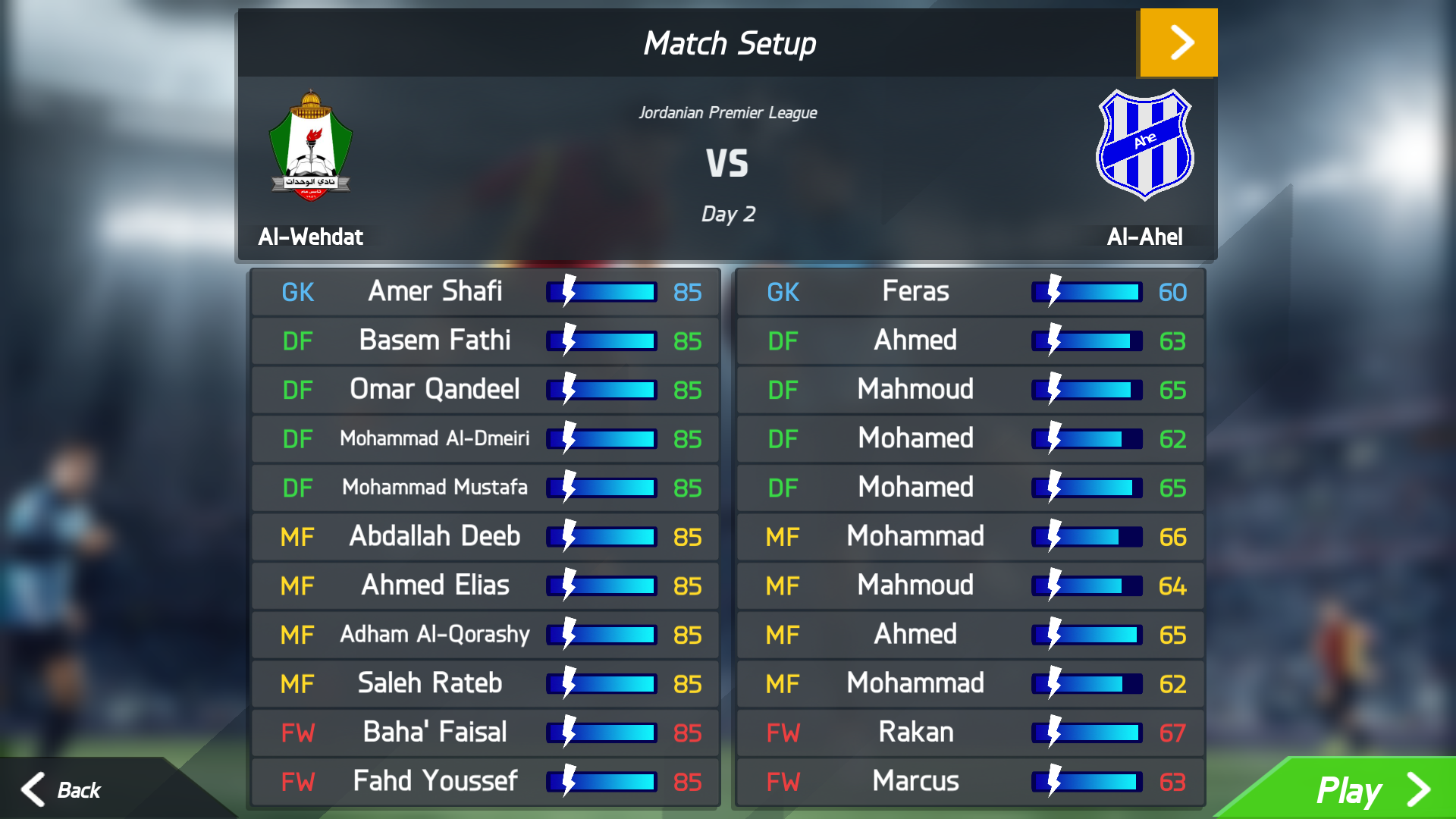Open next screen via orange arrow button

(1178, 42)
